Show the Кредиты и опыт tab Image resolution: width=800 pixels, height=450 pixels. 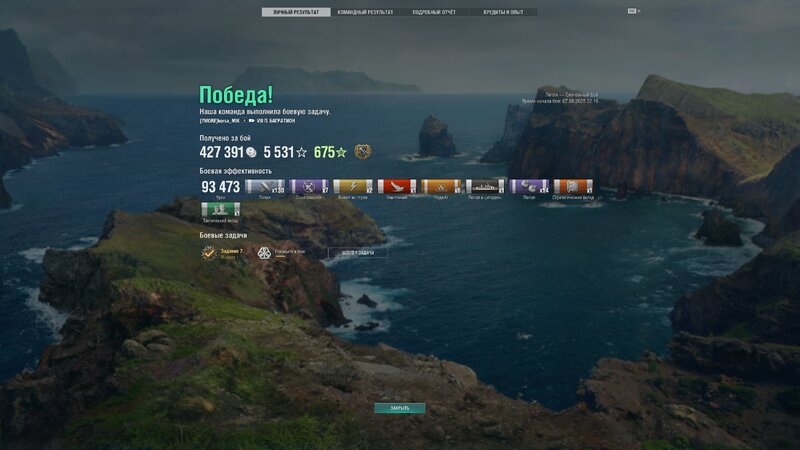tap(503, 12)
